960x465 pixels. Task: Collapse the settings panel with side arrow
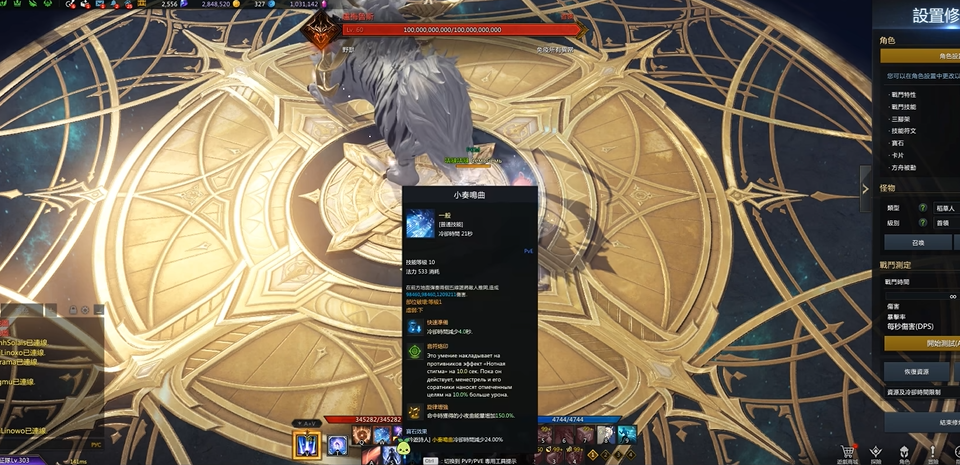coord(866,188)
